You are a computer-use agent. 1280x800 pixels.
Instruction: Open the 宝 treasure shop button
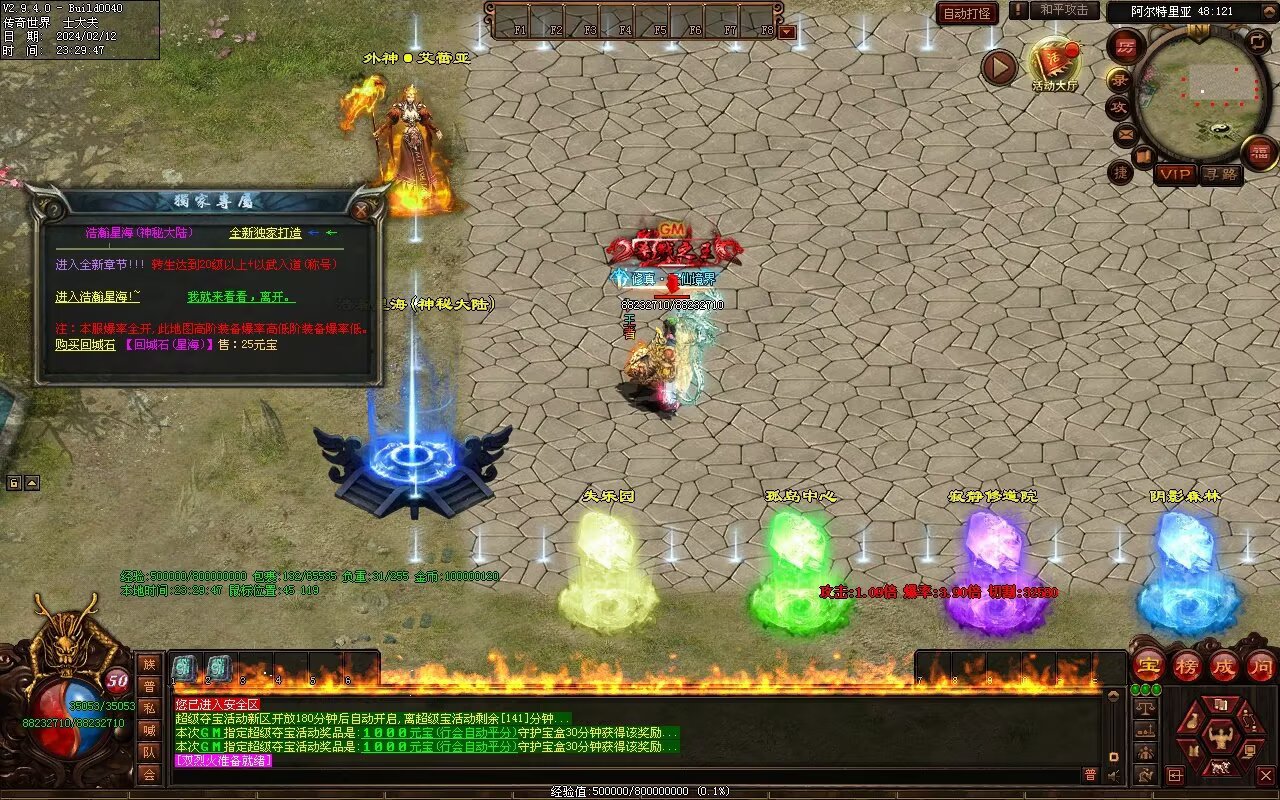coord(1149,665)
